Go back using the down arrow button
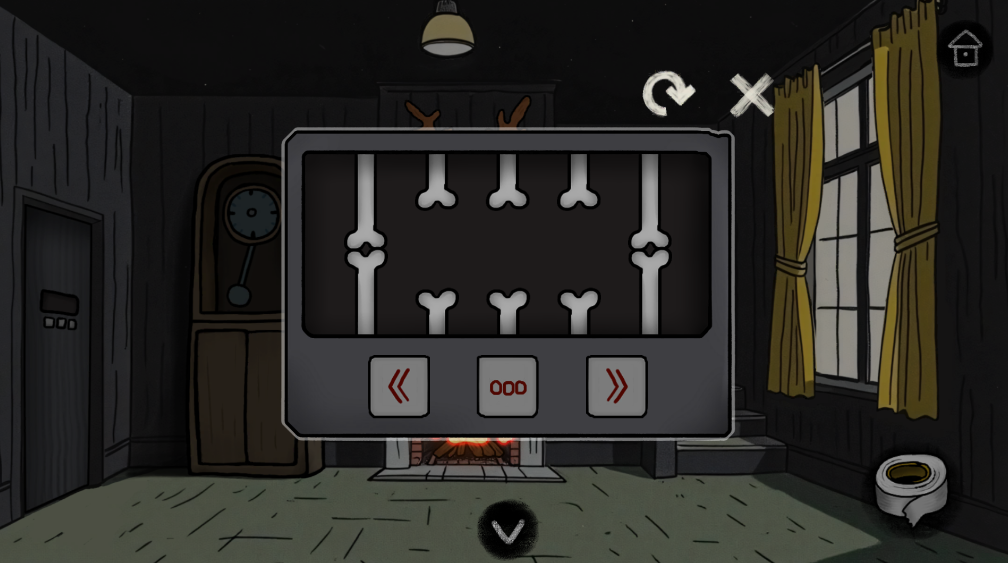This screenshot has height=563, width=1008. tap(507, 530)
